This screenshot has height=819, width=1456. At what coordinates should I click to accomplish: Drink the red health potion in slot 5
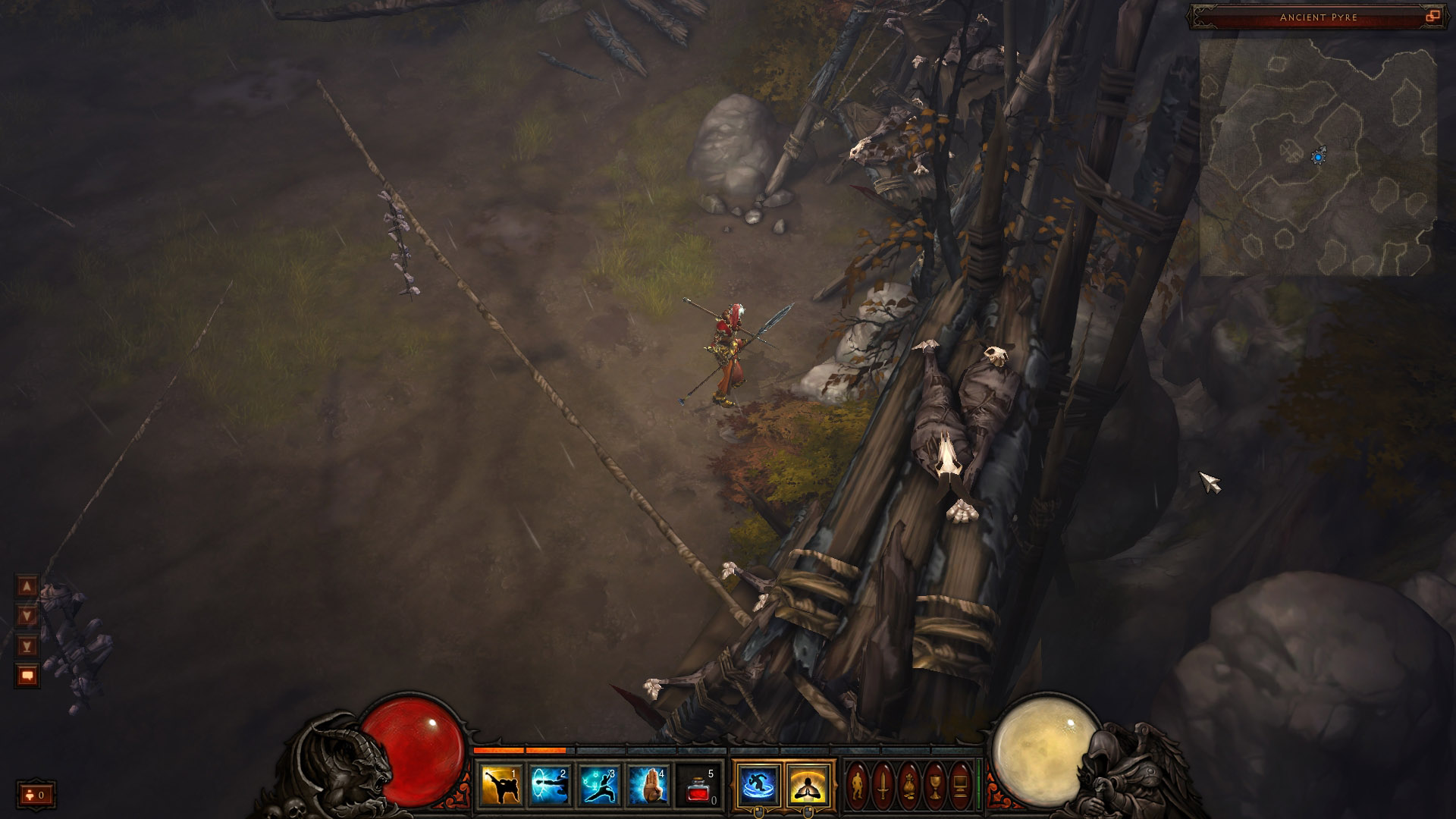(698, 786)
